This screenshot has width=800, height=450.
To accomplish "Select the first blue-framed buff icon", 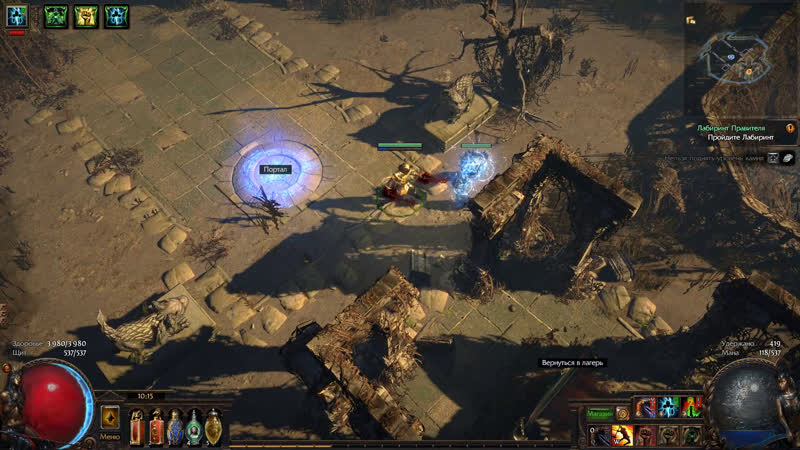I will [17, 16].
